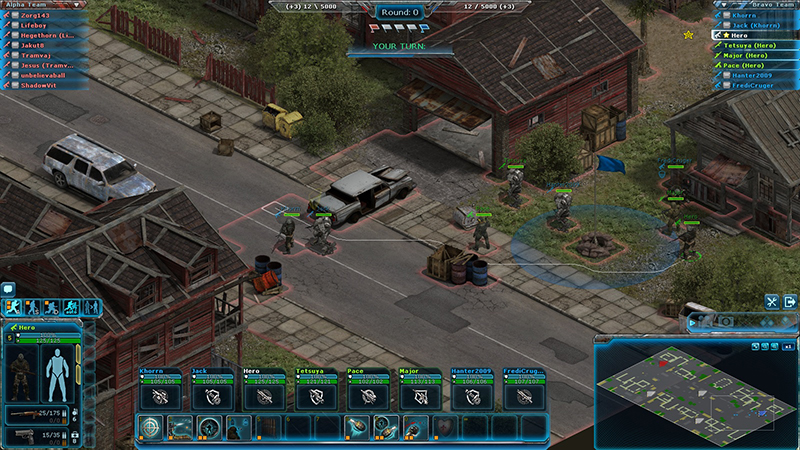
Task: Use the grenade item in the hotbar
Action: click(x=358, y=427)
